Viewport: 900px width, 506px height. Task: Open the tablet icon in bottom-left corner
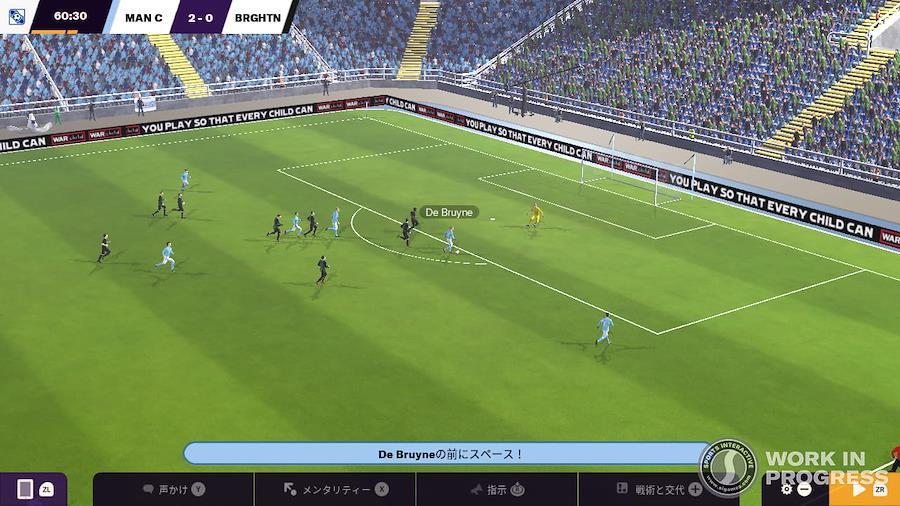point(25,489)
